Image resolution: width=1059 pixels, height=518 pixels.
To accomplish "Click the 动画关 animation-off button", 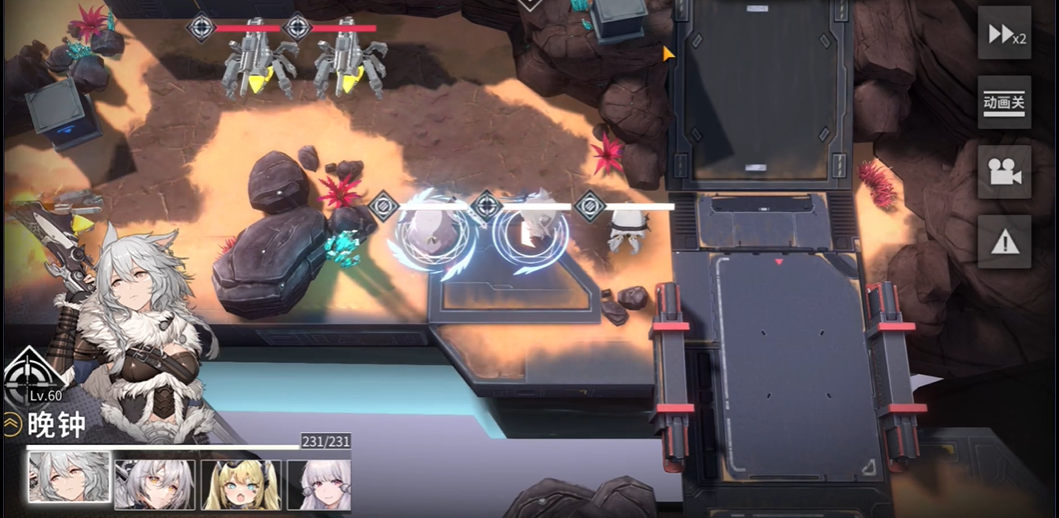I will 1004,102.
